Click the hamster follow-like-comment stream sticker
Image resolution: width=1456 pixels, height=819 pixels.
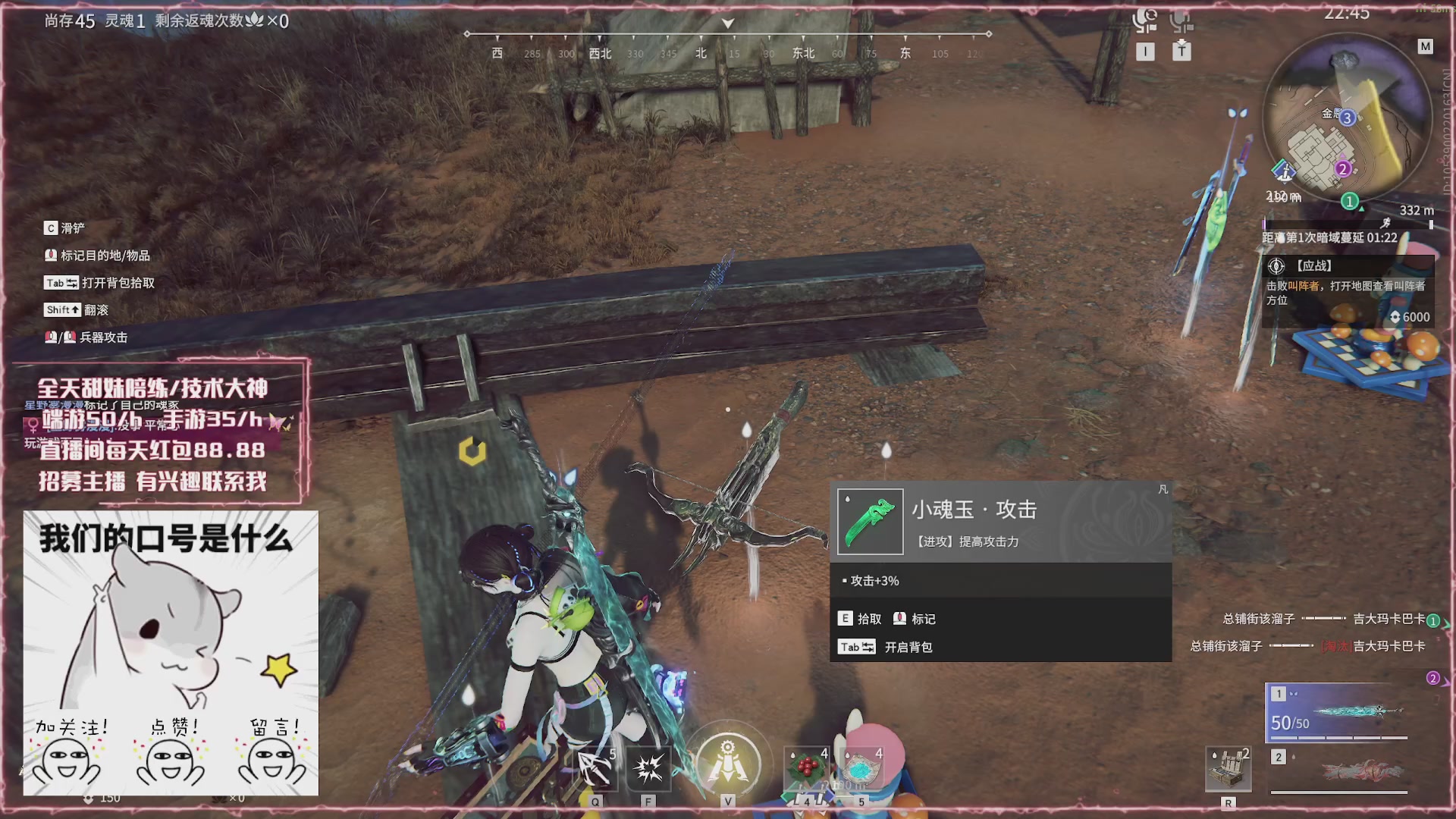pyautogui.click(x=171, y=653)
